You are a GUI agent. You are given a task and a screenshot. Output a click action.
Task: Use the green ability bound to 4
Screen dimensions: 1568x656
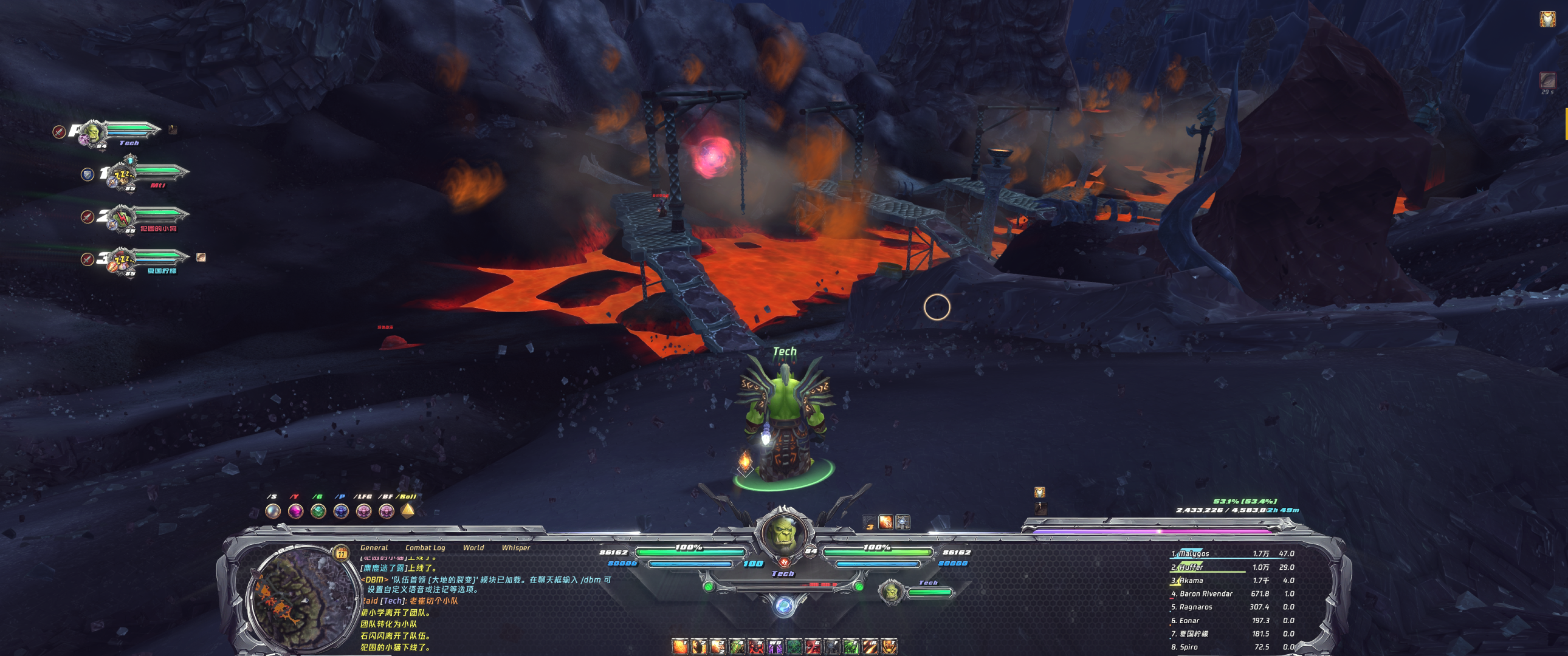point(737,646)
